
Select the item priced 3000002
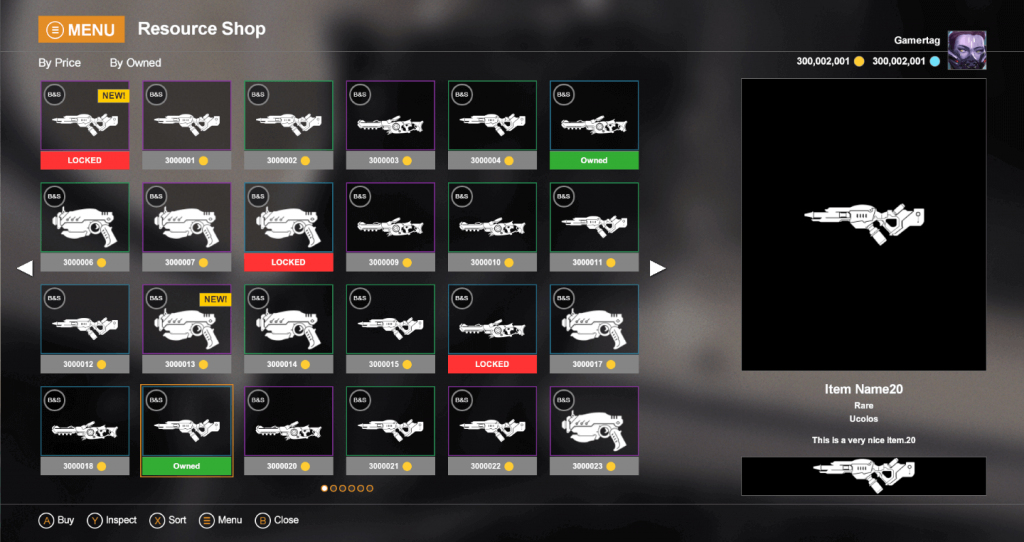[288, 118]
